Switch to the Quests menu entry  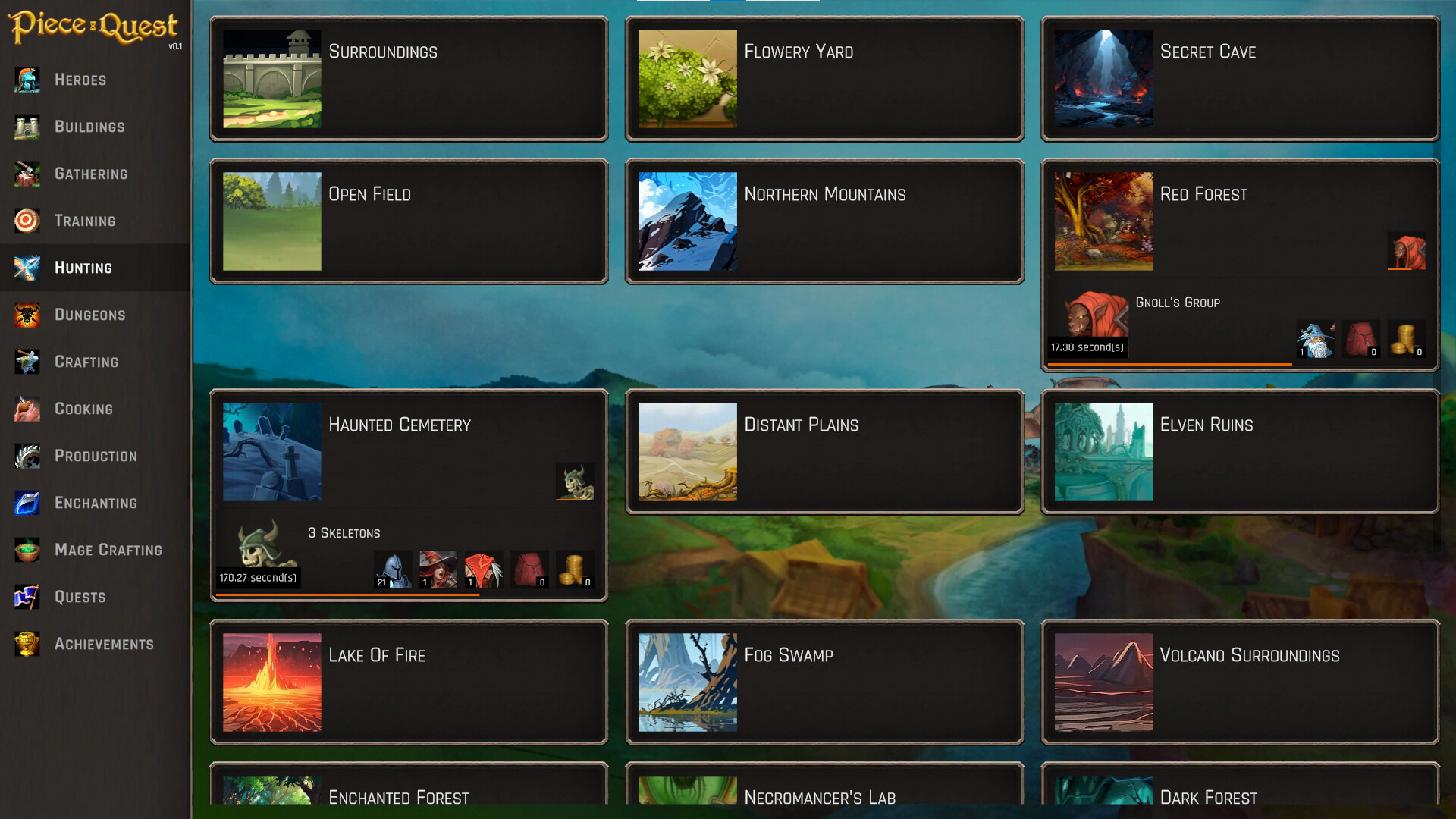pos(80,597)
